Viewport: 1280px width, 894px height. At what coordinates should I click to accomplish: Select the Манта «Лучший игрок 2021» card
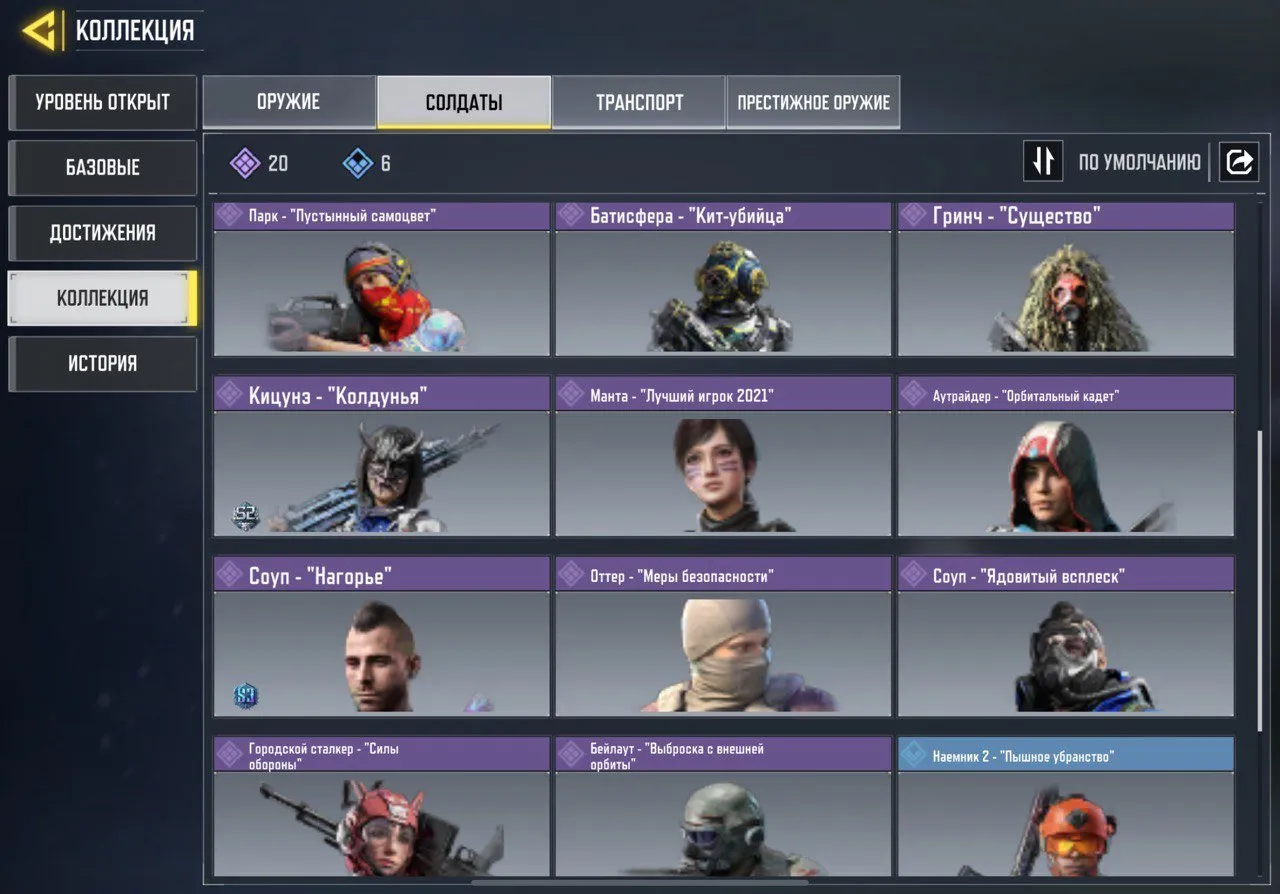pos(723,470)
